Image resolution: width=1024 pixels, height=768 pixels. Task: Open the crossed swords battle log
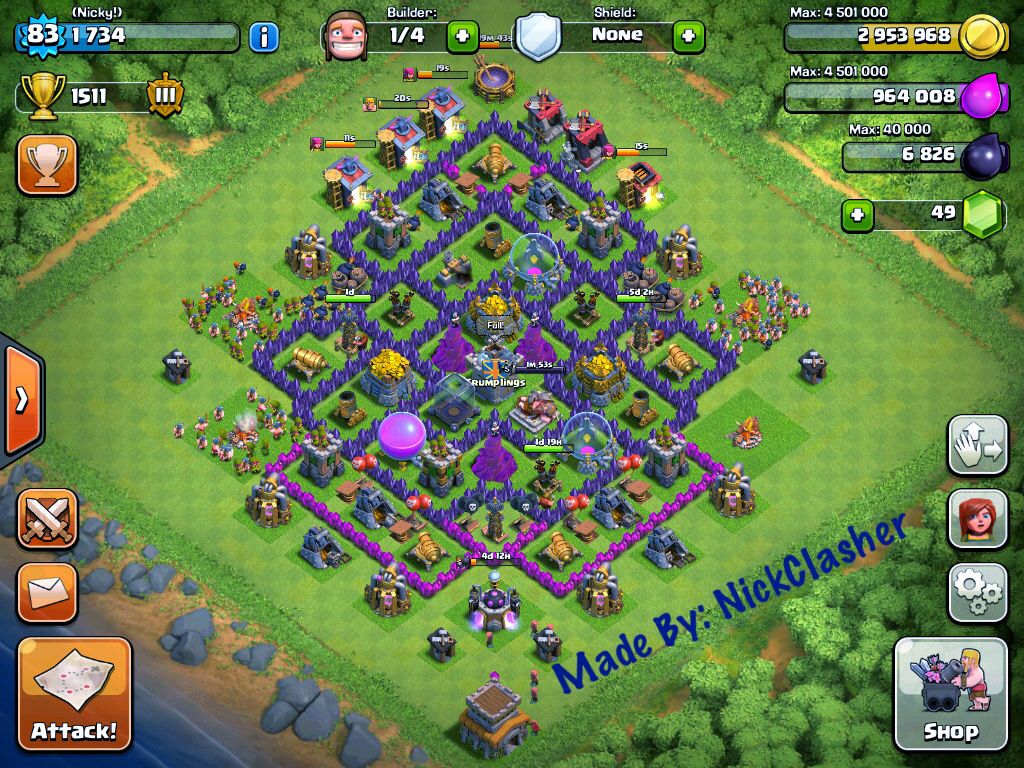tap(47, 520)
